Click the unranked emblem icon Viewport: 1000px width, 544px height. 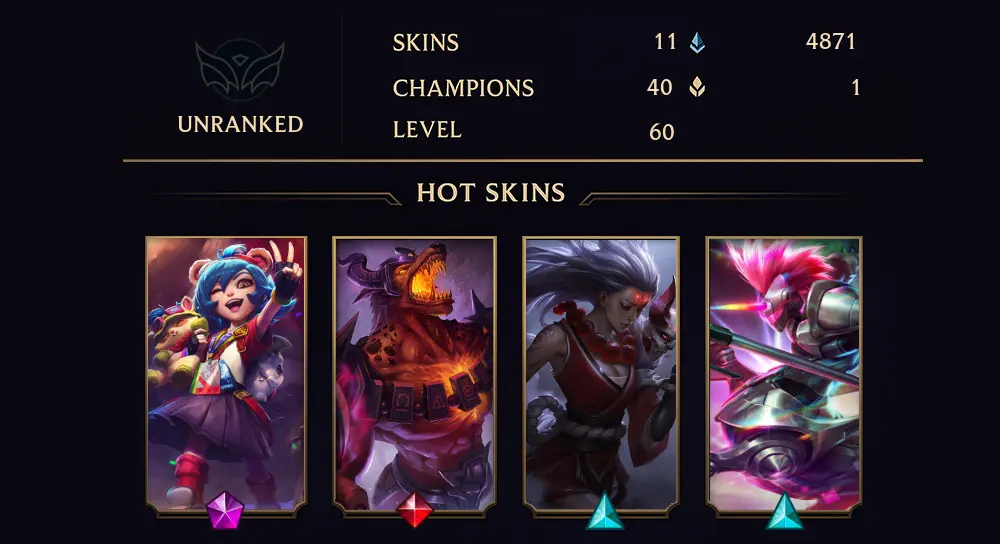click(240, 70)
